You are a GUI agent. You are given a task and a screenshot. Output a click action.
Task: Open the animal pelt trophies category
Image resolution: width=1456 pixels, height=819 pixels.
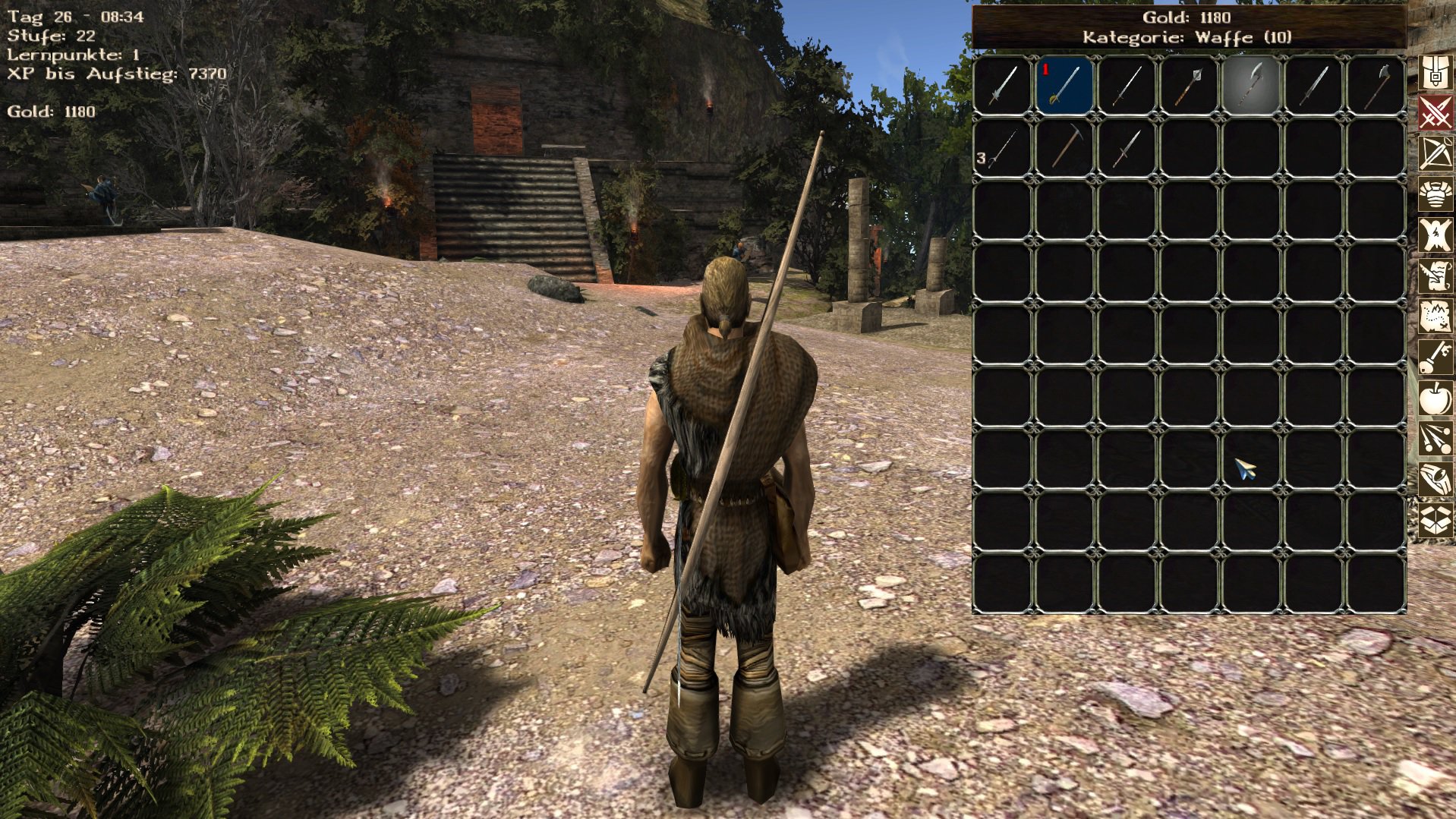pos(1435,235)
